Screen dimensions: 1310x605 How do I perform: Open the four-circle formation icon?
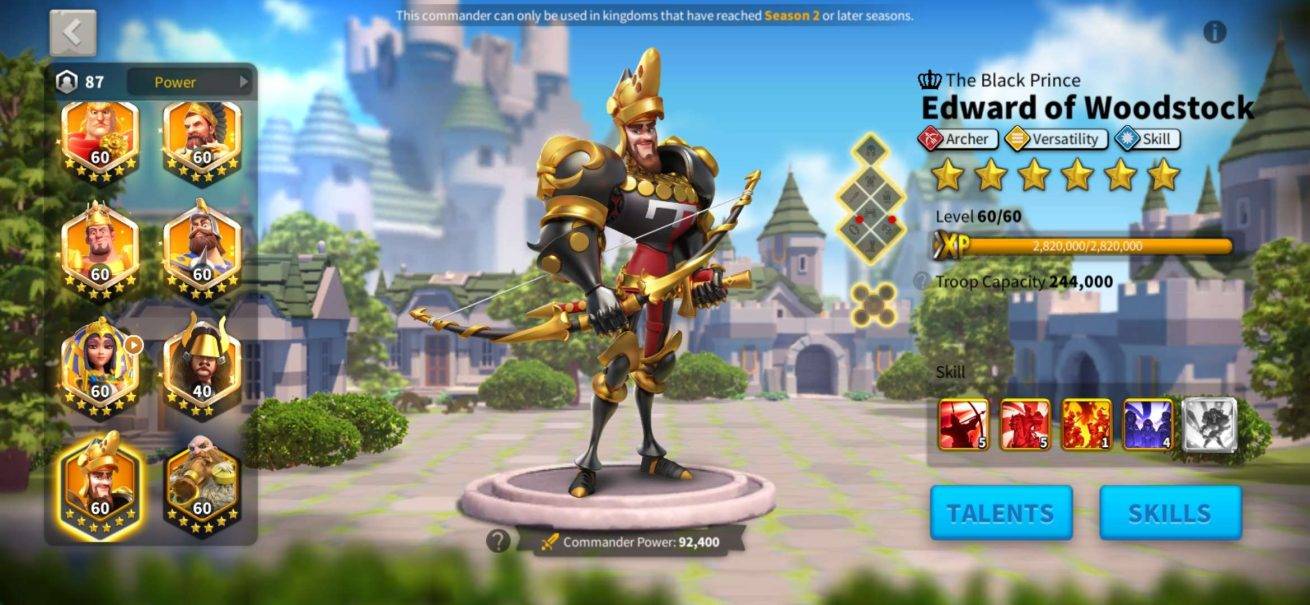click(x=872, y=304)
